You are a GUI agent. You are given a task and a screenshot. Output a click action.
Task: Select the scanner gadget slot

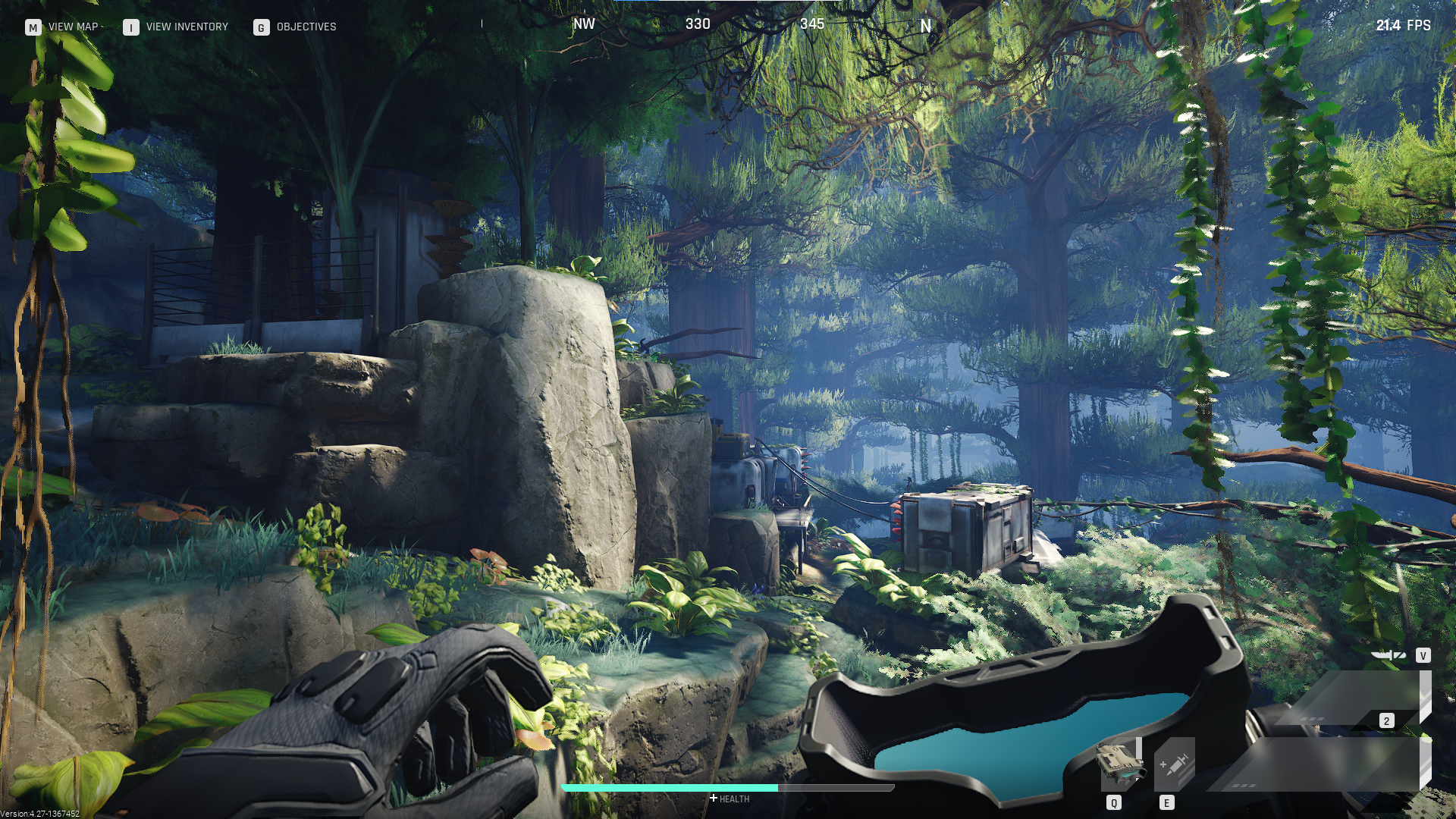pyautogui.click(x=1120, y=764)
